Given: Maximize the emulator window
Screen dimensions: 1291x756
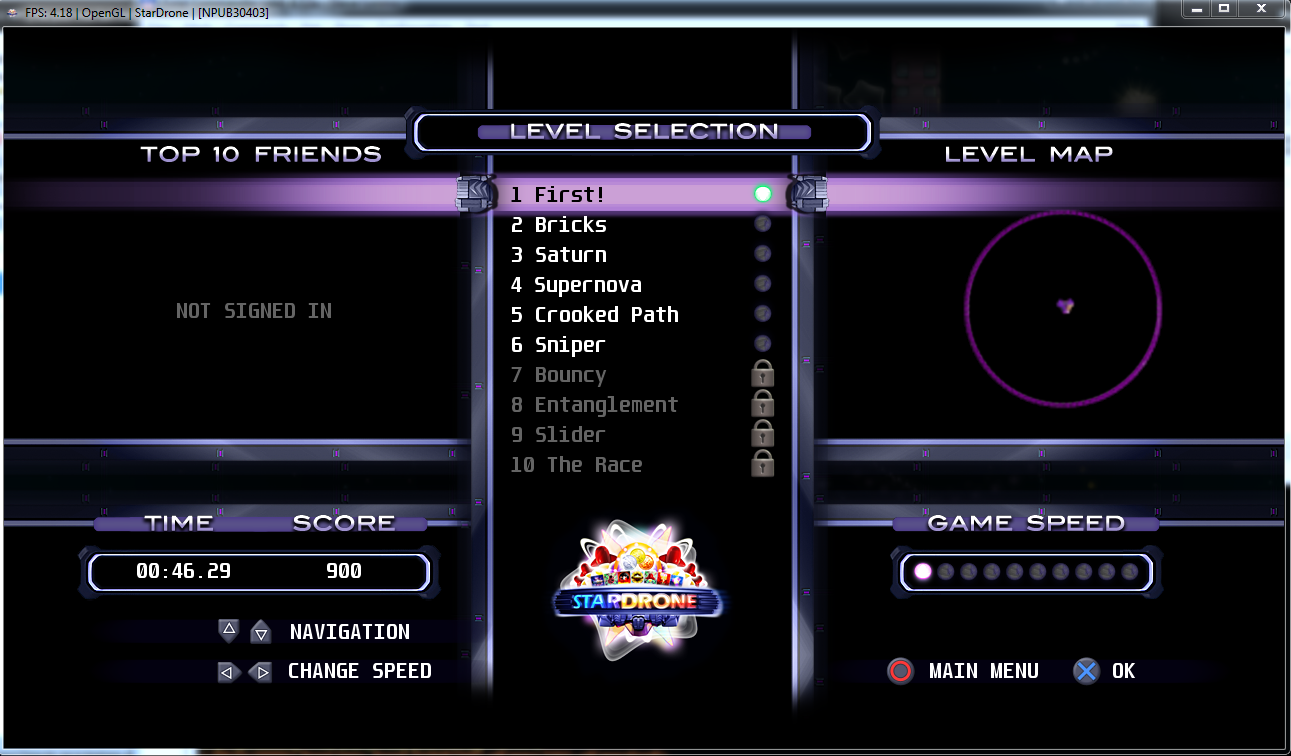Looking at the screenshot, I should (1223, 9).
